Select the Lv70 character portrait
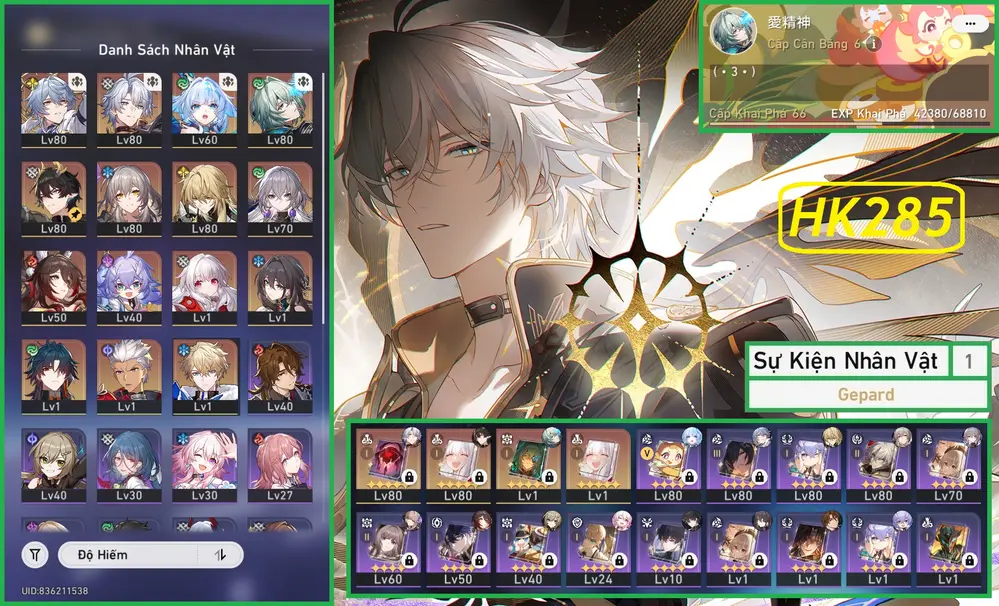The height and width of the screenshot is (606, 999). [x=279, y=199]
